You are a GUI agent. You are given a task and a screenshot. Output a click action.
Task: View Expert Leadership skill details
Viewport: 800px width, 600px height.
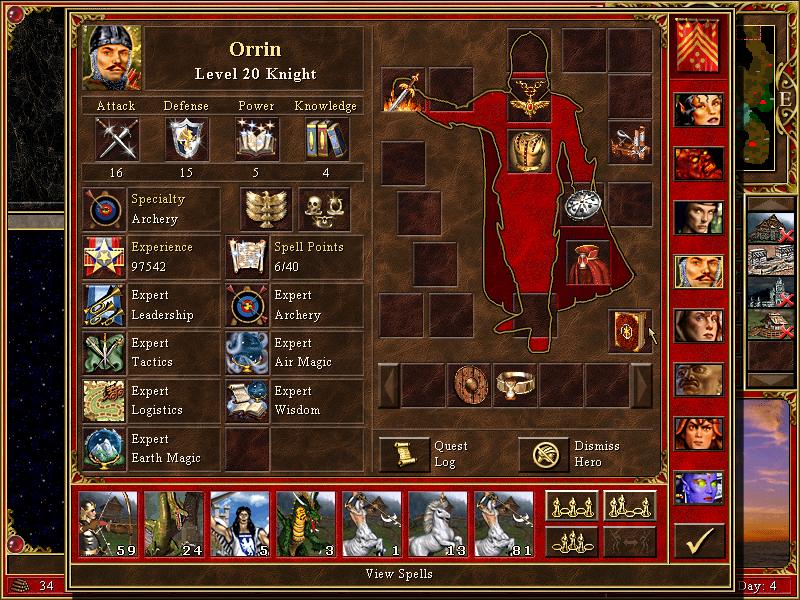click(104, 305)
